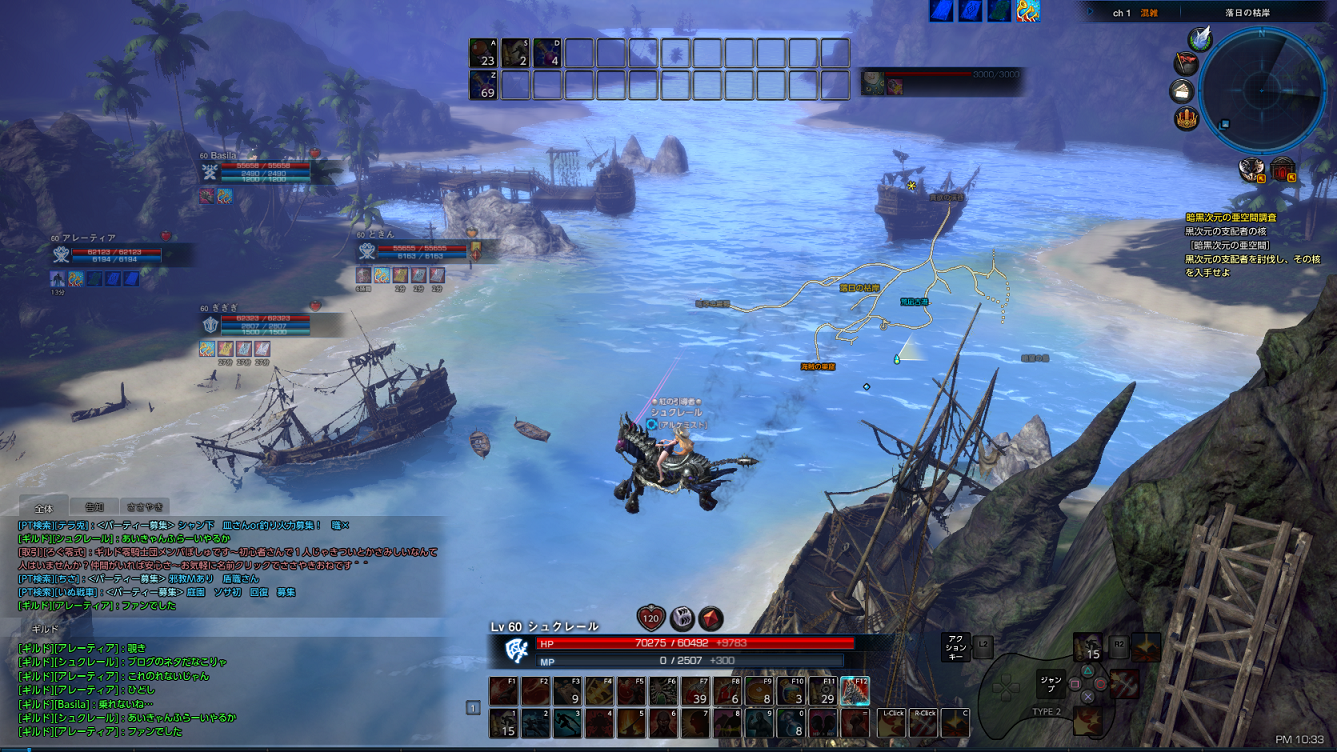Use the F7 hotbar item showing 39
The width and height of the screenshot is (1337, 752).
click(695, 691)
